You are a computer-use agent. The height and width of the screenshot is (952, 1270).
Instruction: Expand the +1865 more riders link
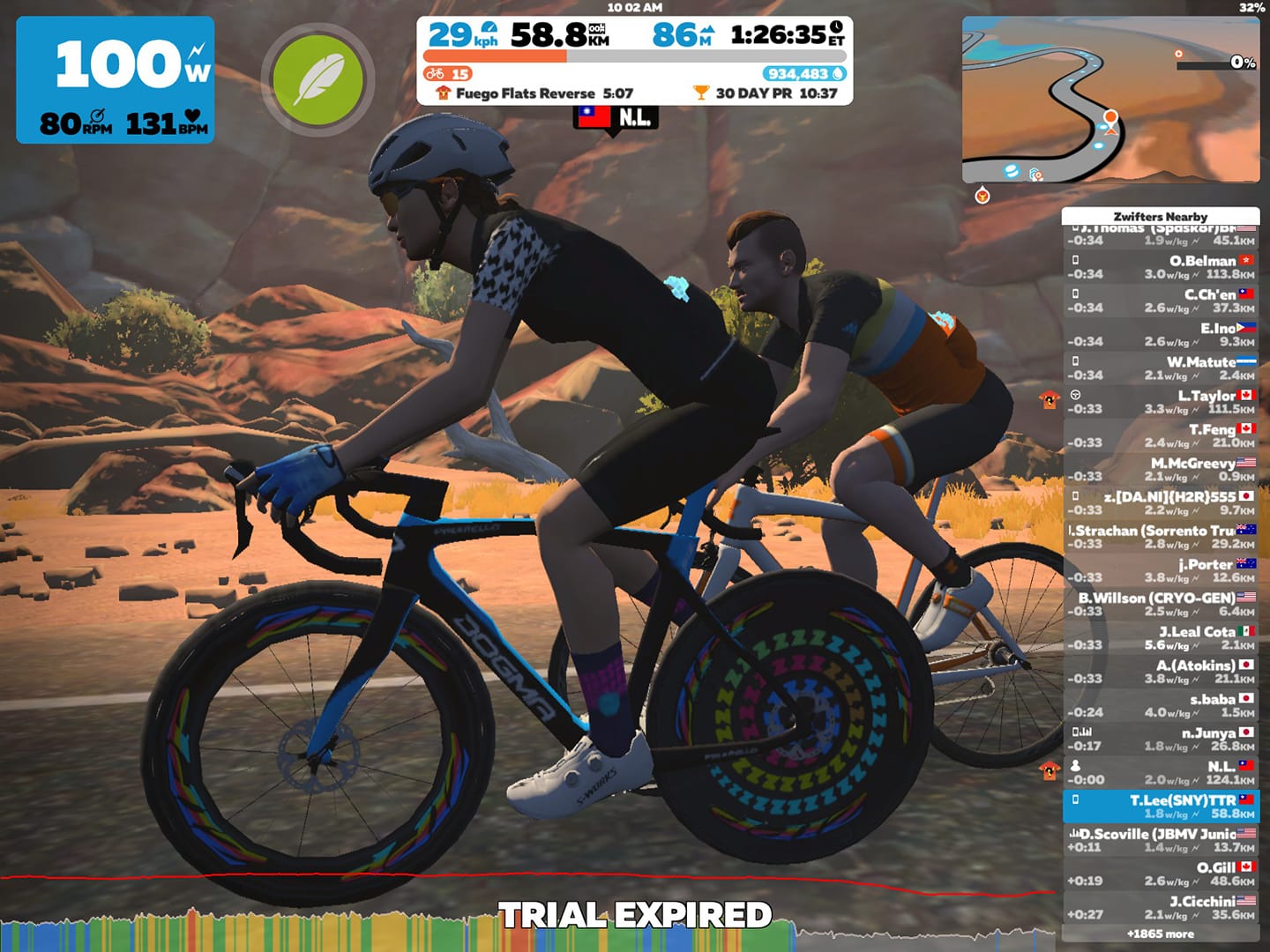[x=1161, y=933]
